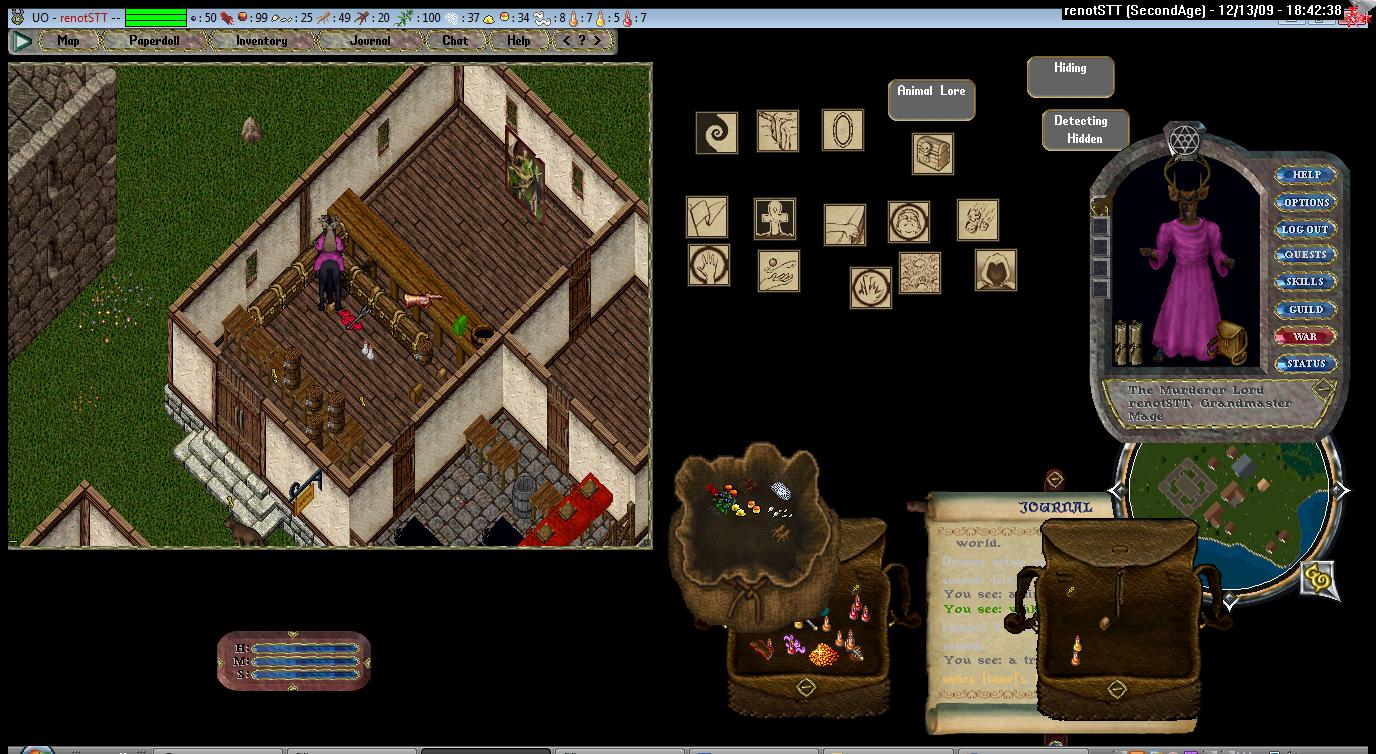This screenshot has height=754, width=1376.
Task: Use the Detecting Hidden skill button
Action: coord(1085,130)
